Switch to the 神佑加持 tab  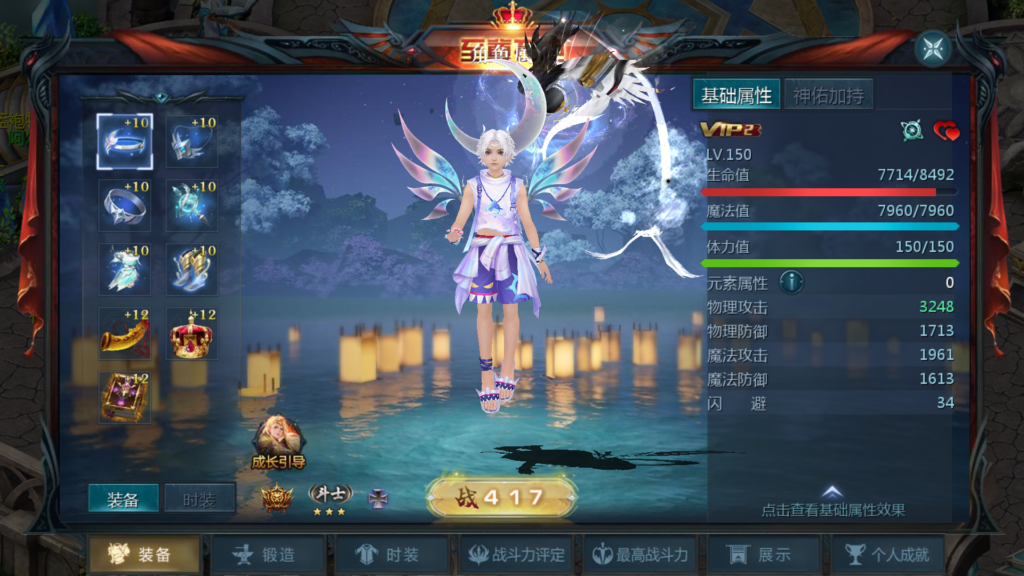tap(828, 96)
